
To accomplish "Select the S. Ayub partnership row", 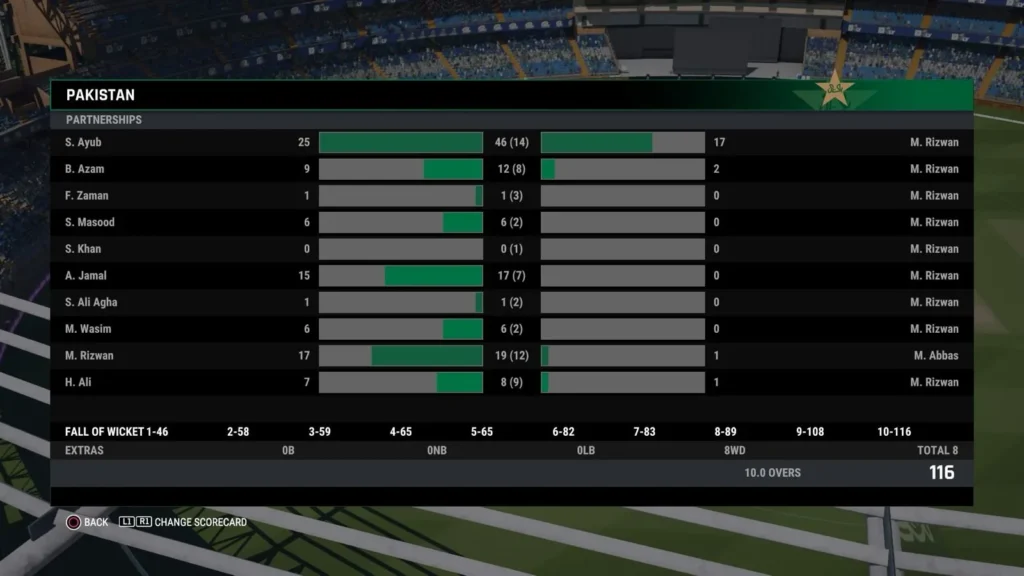I will pos(511,143).
